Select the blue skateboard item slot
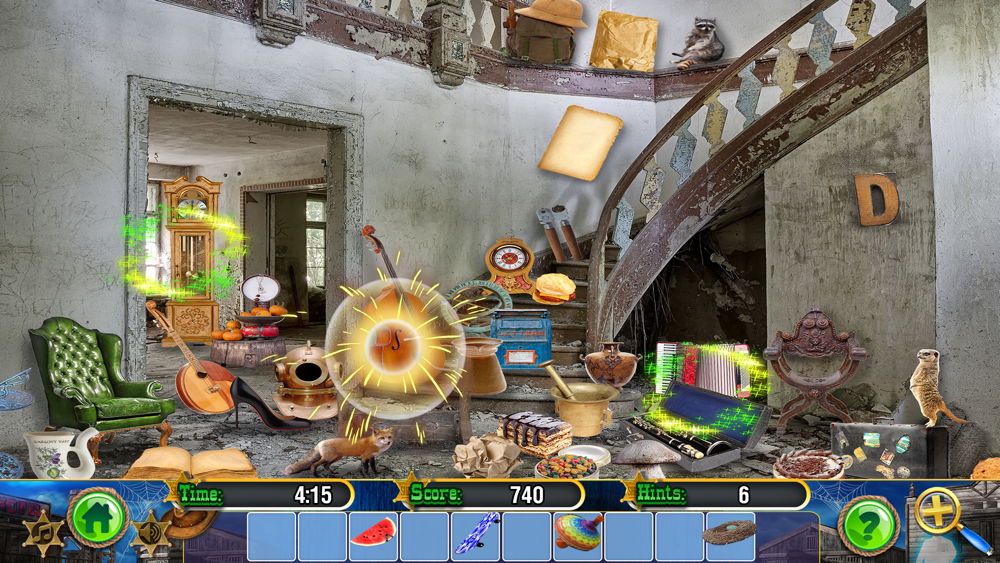1000x563 pixels. [475, 536]
